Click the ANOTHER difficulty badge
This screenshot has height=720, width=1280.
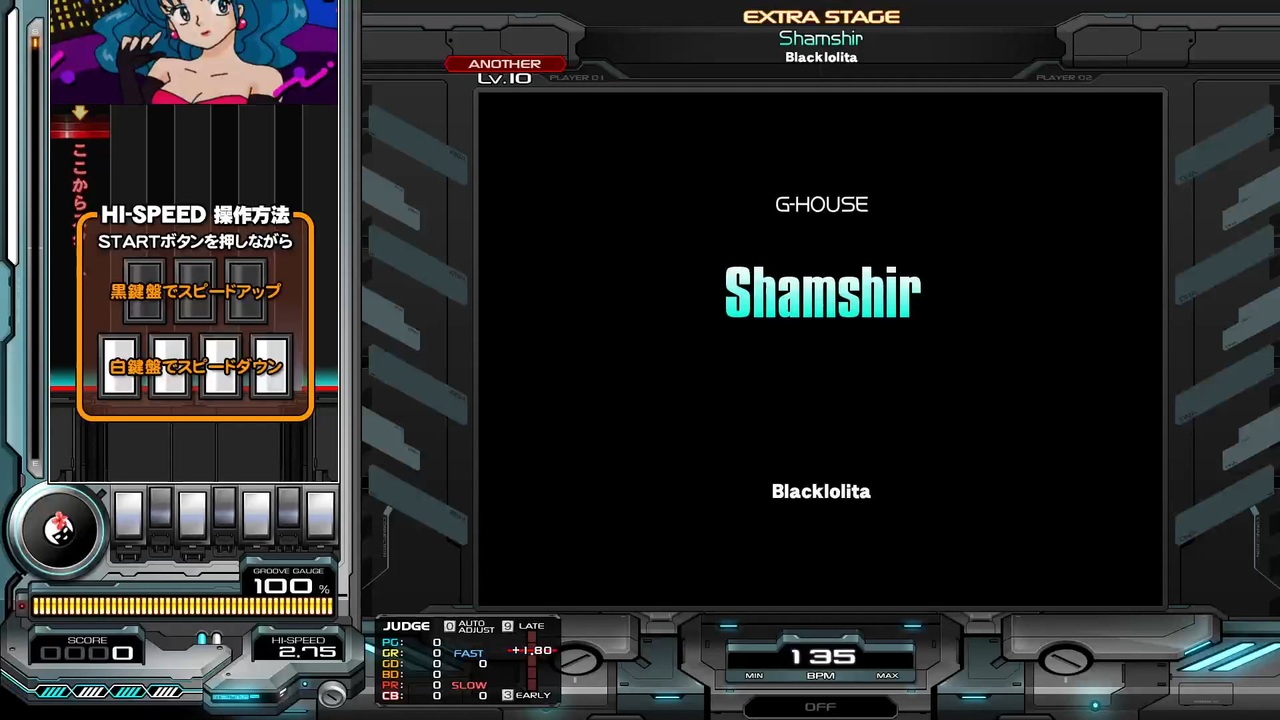click(x=504, y=63)
